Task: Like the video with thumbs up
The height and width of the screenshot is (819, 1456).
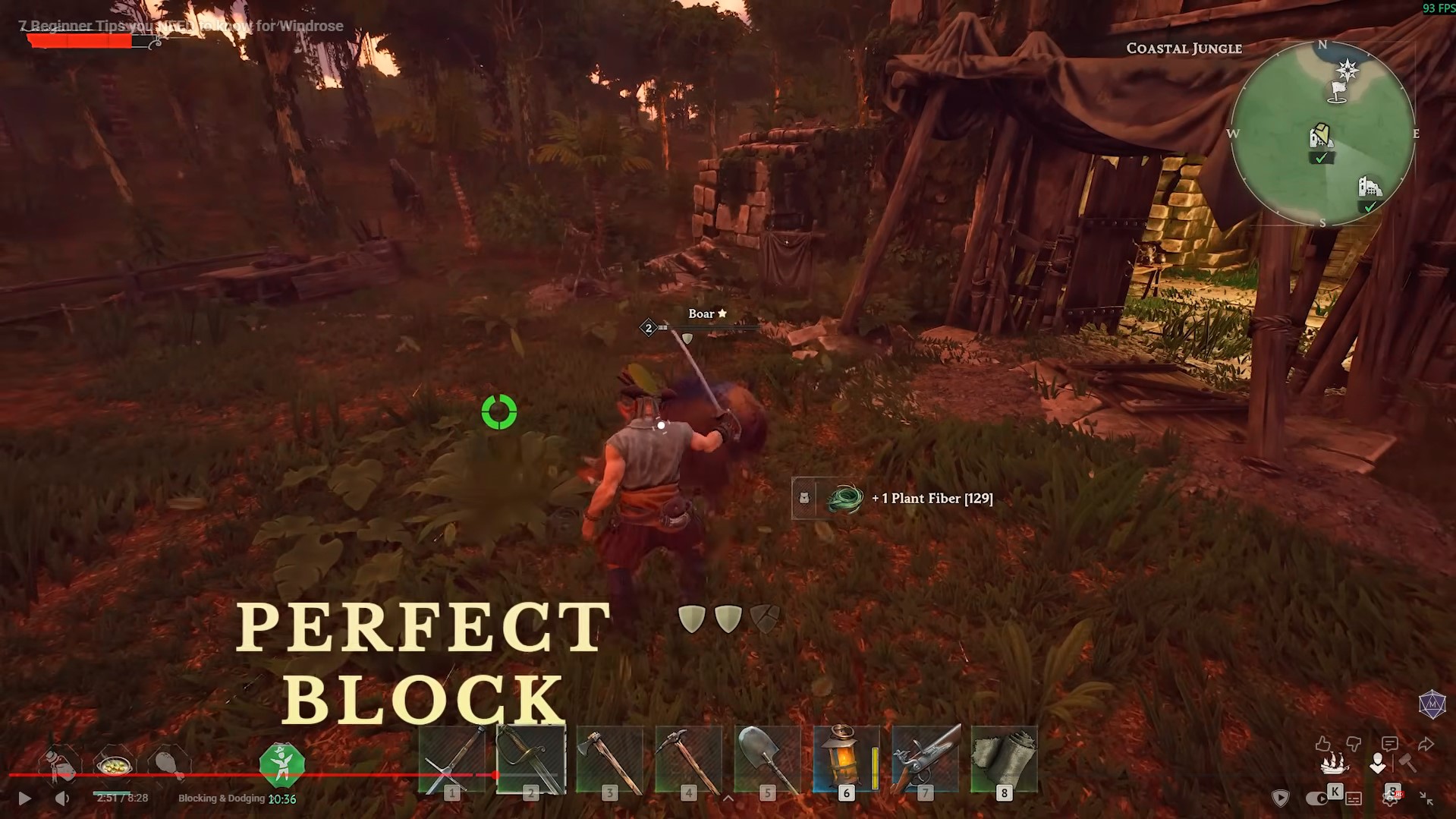Action: click(1322, 742)
